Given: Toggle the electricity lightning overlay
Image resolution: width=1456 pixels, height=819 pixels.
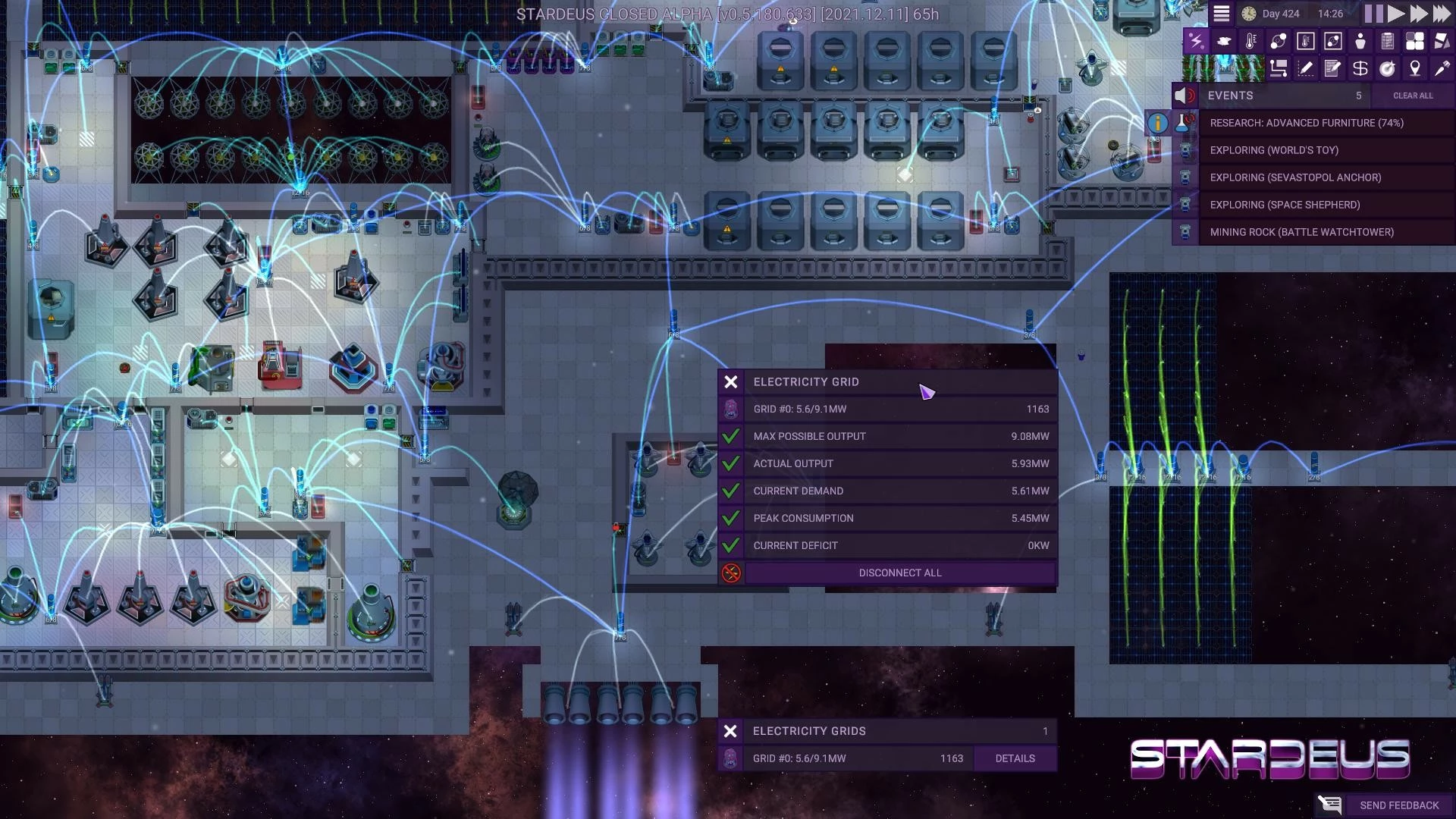Looking at the screenshot, I should point(1196,42).
